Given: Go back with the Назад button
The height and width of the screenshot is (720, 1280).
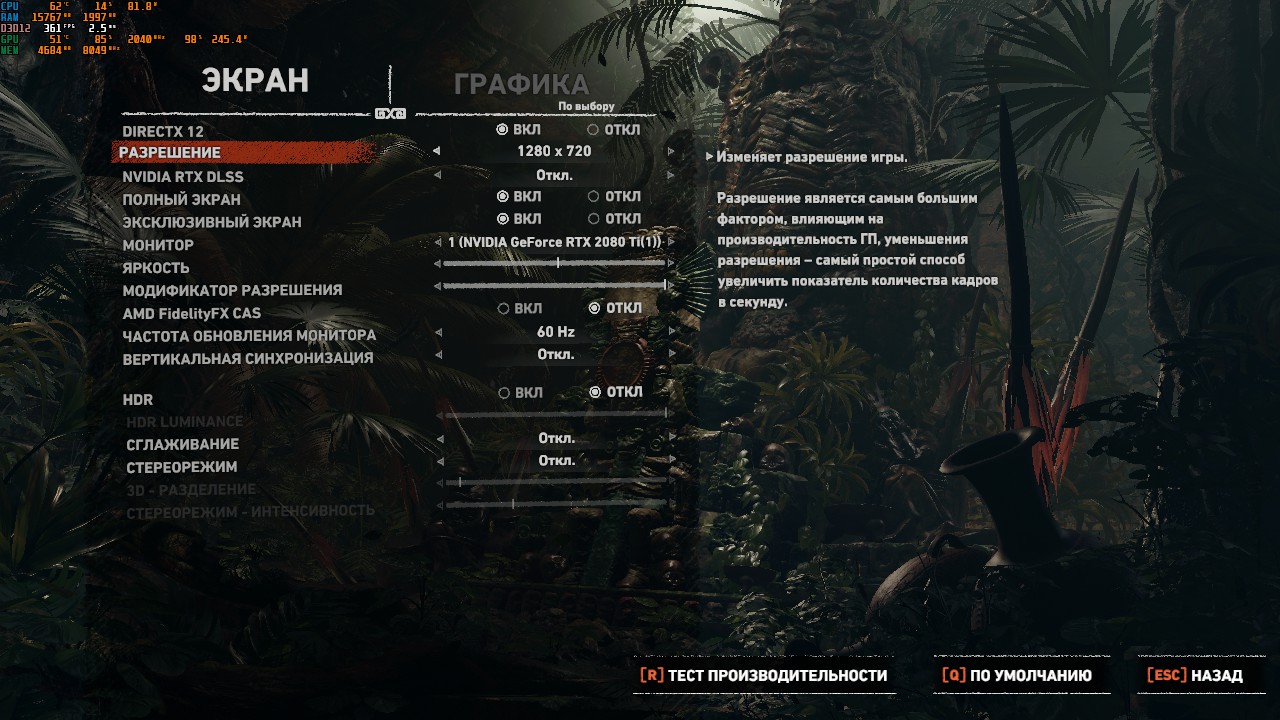Looking at the screenshot, I should 1195,676.
